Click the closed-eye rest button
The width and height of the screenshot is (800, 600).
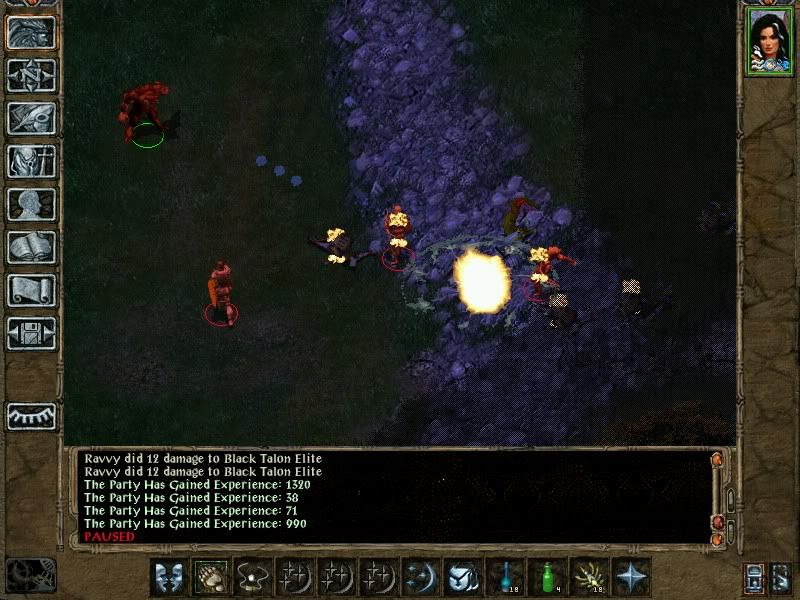[x=31, y=416]
